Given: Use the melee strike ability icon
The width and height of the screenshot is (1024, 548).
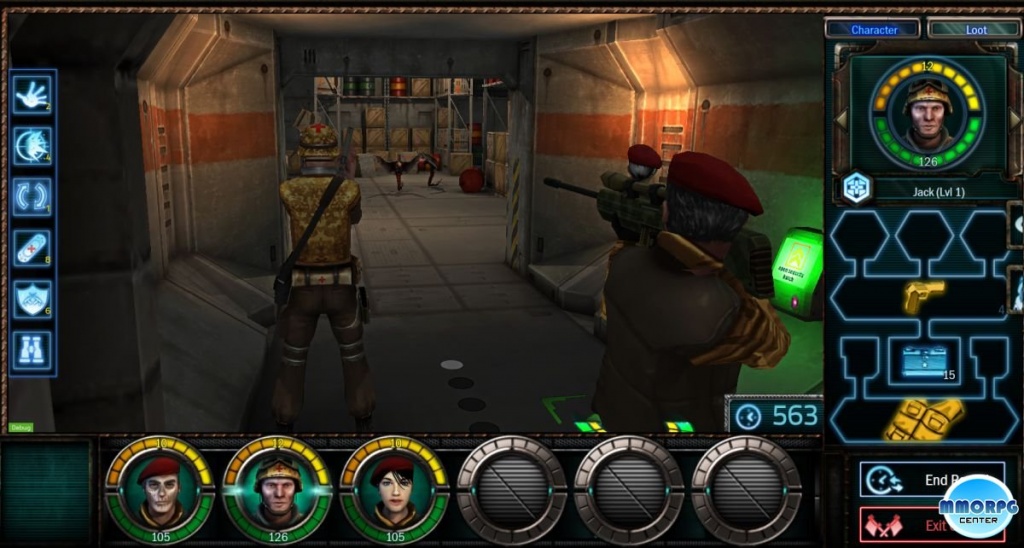Looking at the screenshot, I should (x=33, y=146).
